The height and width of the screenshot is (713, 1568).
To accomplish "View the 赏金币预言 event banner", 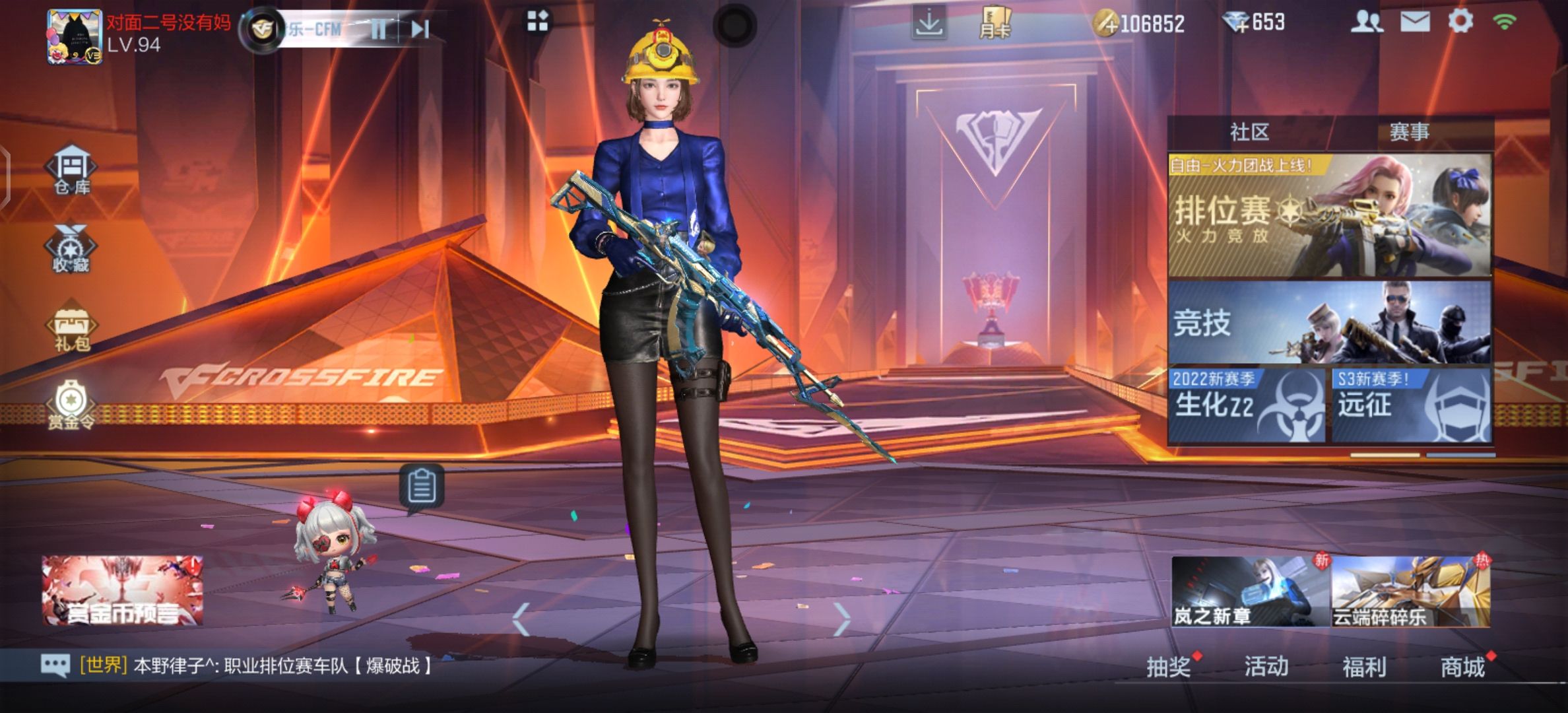I will pos(122,591).
